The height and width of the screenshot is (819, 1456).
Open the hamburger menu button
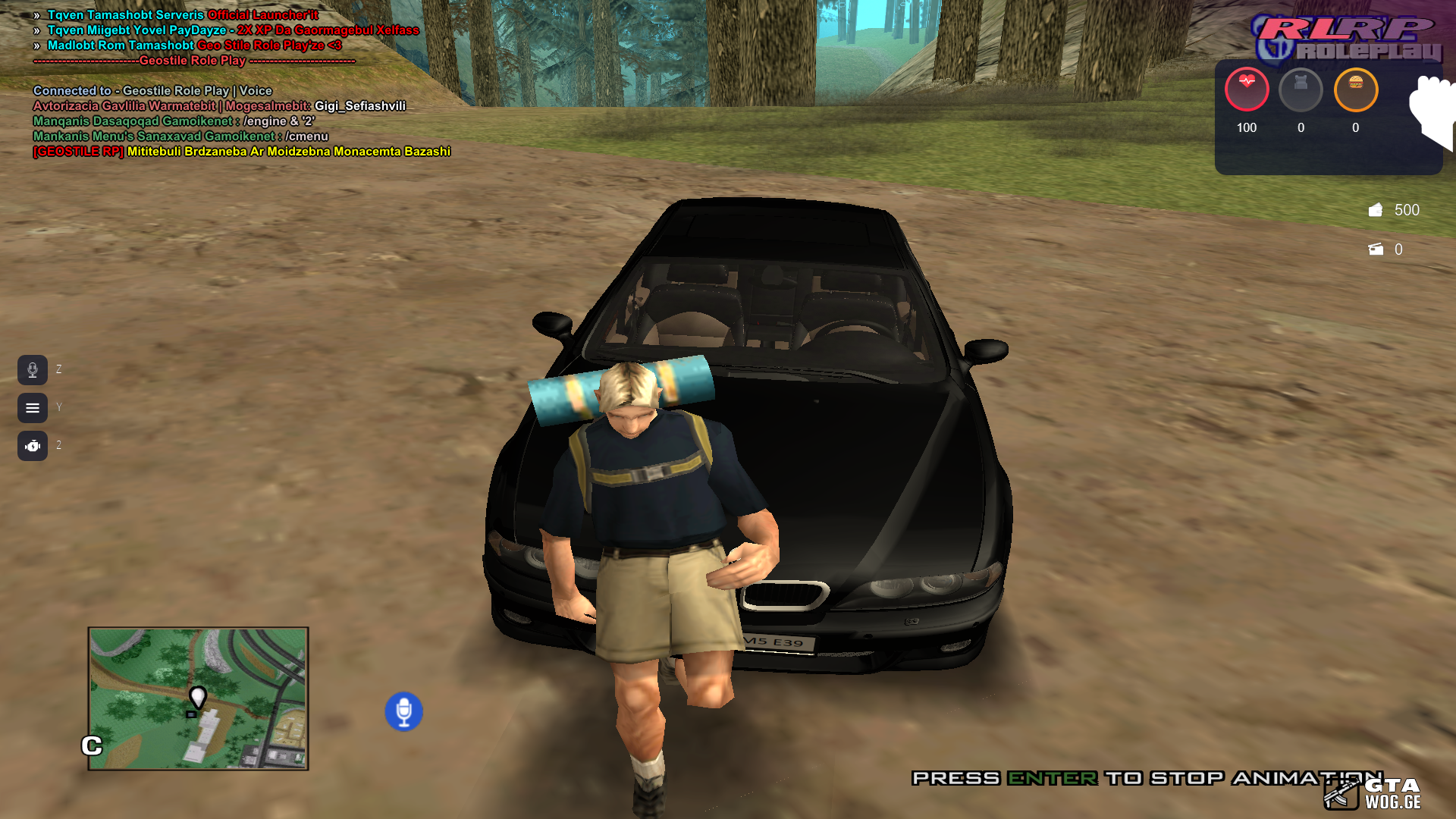[x=33, y=408]
